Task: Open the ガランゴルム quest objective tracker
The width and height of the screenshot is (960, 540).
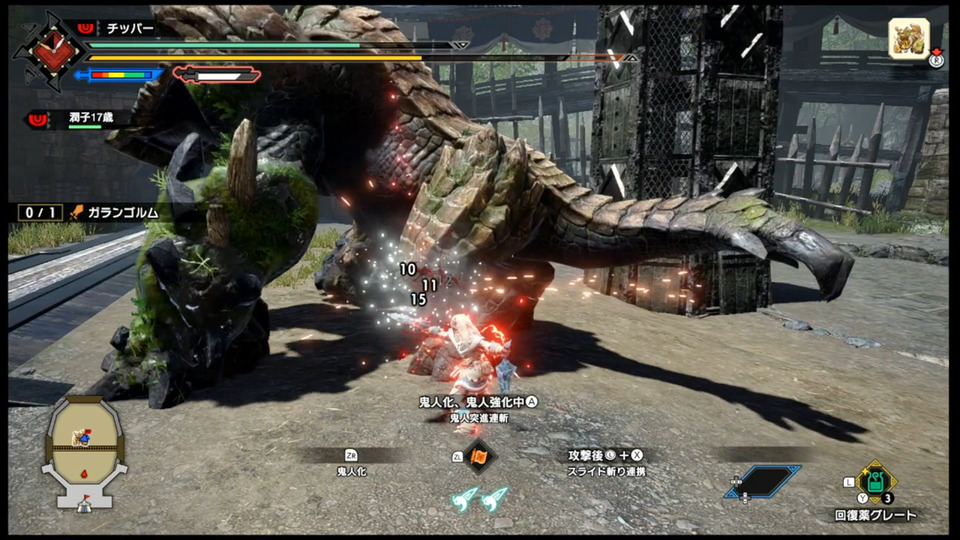Action: click(x=118, y=212)
